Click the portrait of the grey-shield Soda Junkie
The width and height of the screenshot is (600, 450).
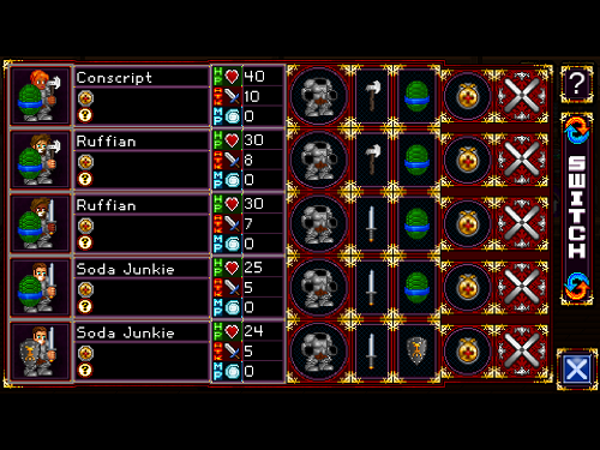tap(41, 351)
